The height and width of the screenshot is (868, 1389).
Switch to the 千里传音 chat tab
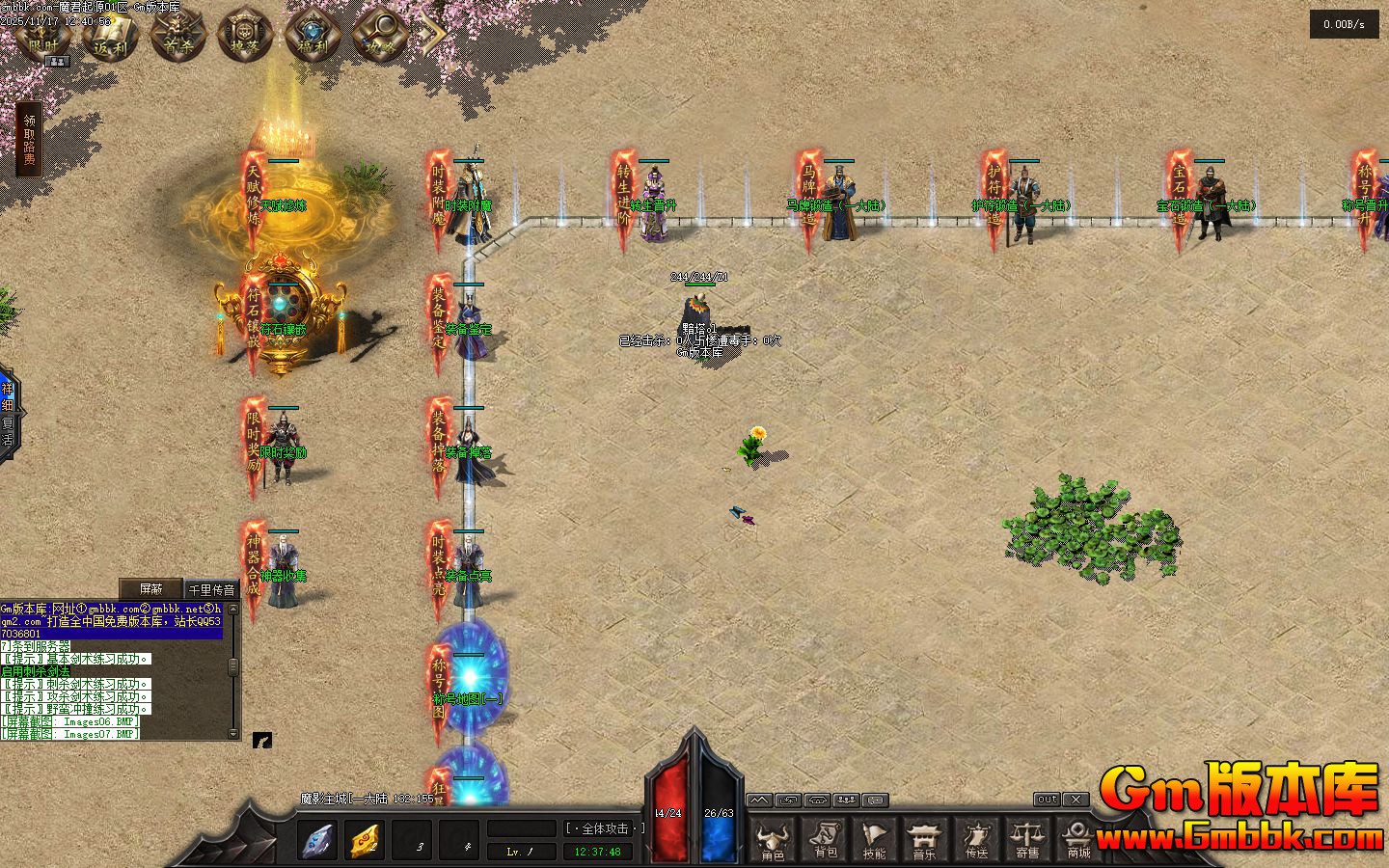(x=211, y=589)
